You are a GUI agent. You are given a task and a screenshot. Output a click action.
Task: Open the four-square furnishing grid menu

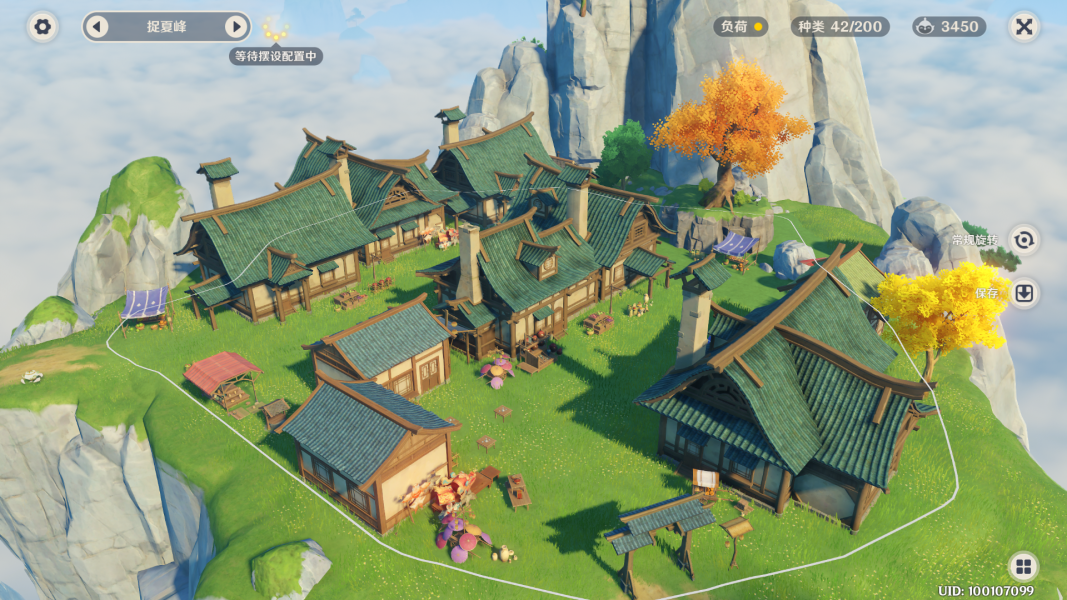pyautogui.click(x=1023, y=567)
